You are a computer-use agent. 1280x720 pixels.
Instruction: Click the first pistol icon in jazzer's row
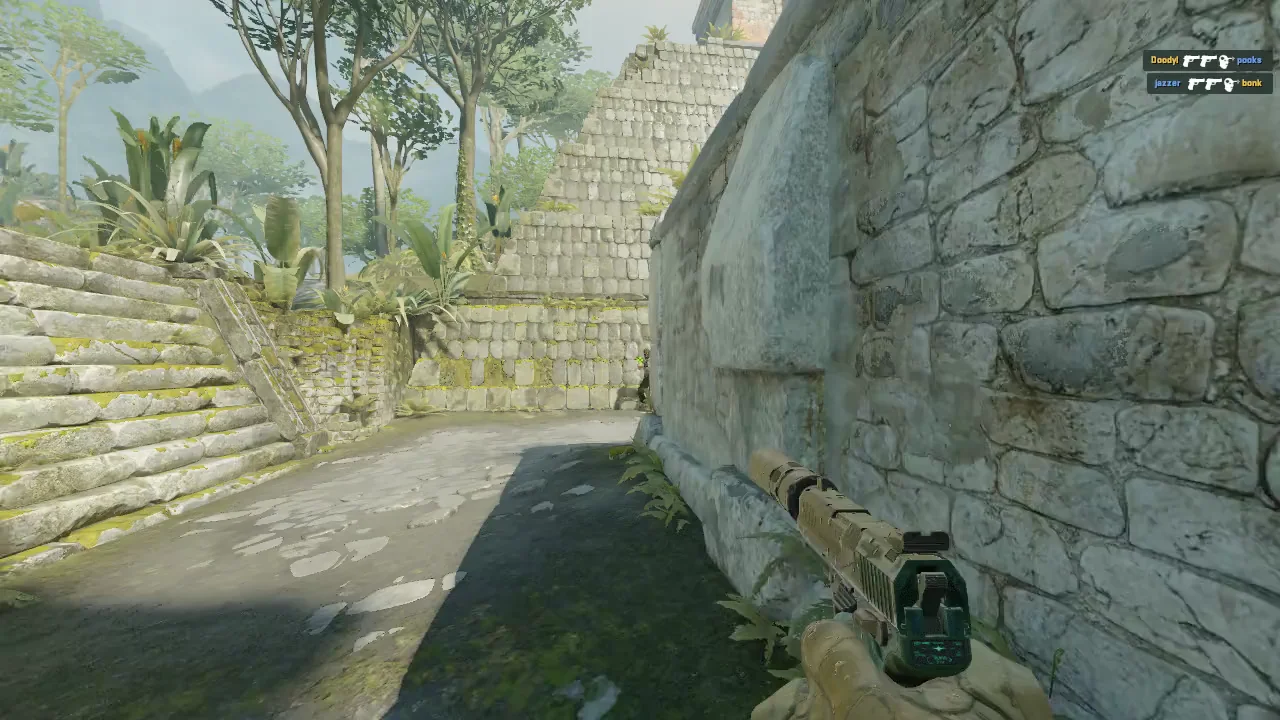1196,83
